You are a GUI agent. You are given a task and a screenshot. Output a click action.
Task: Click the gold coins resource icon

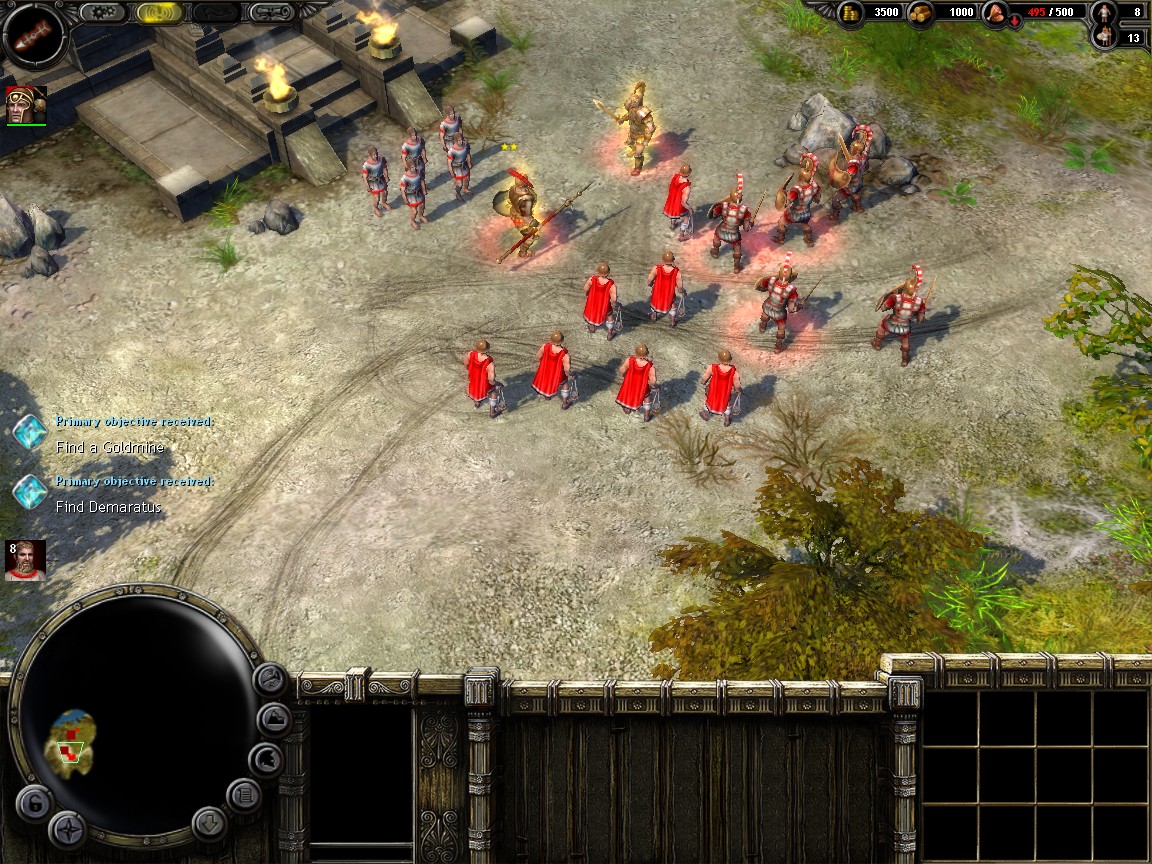click(851, 13)
